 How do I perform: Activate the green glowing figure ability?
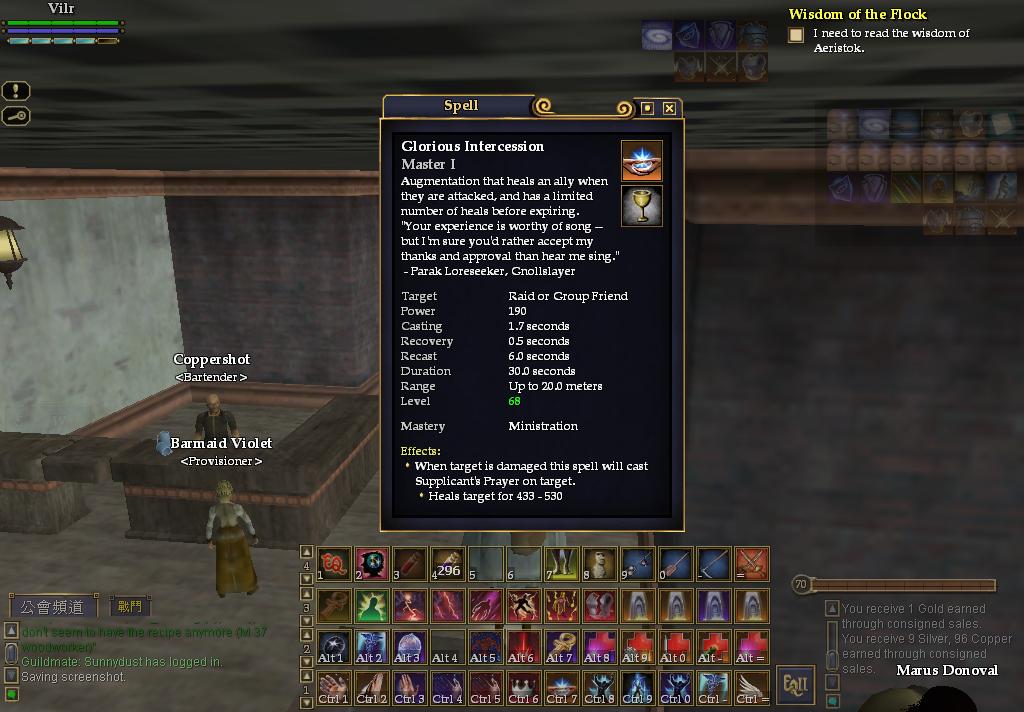(371, 605)
